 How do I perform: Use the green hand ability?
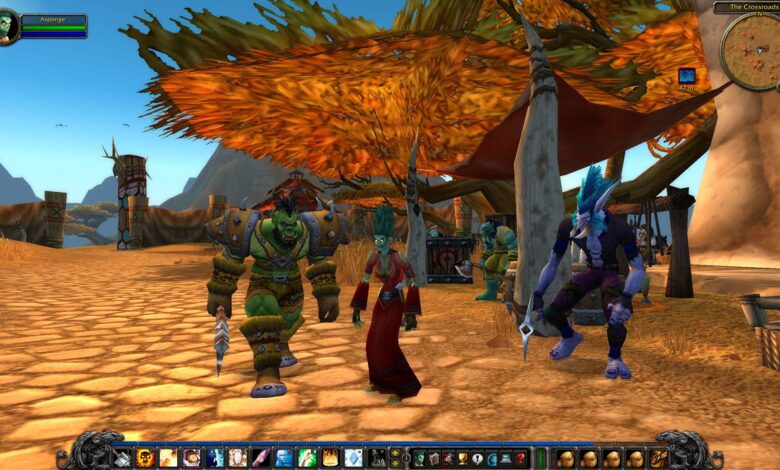(306, 458)
